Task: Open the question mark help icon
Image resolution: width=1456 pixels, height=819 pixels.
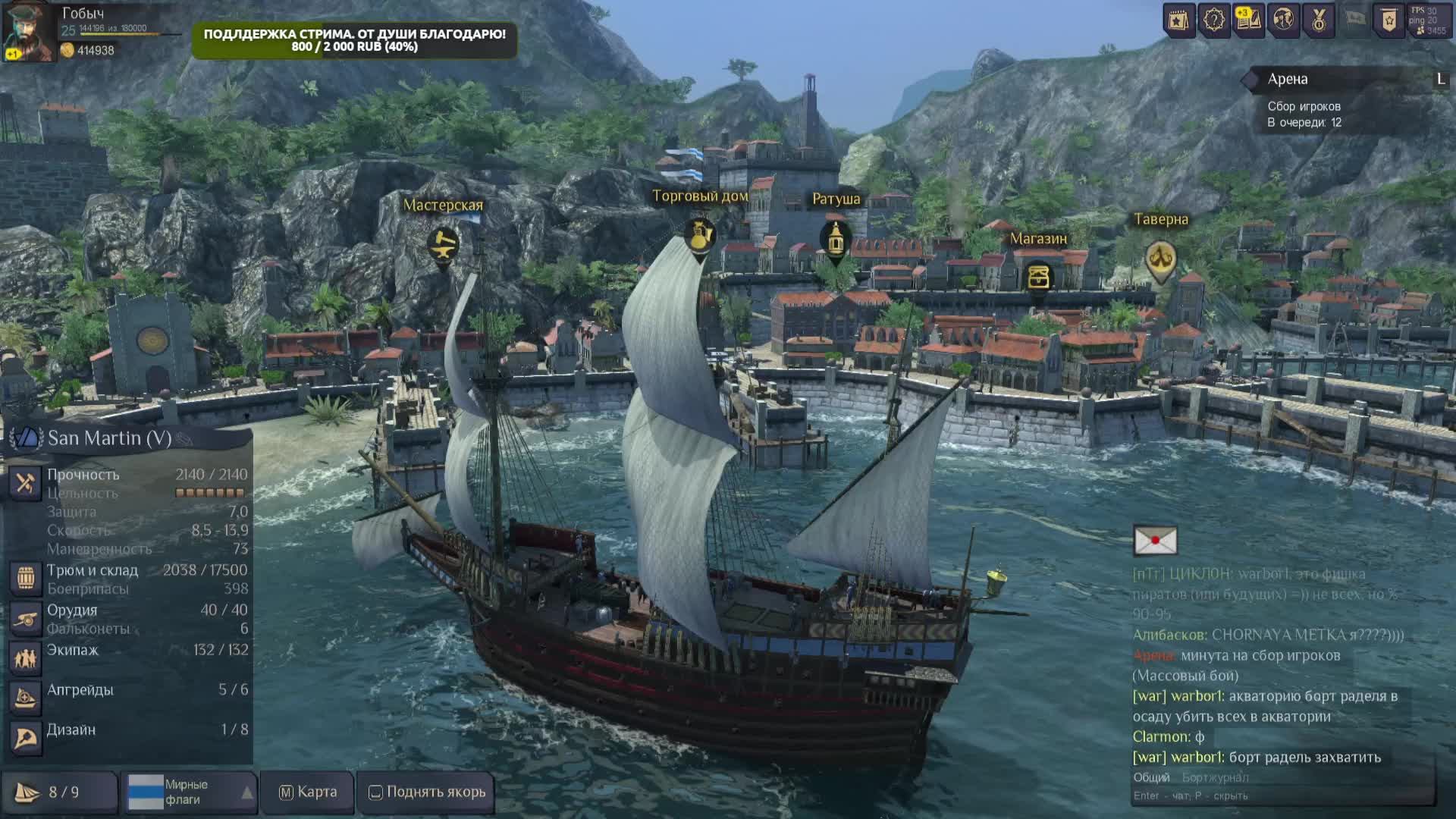Action: tap(1213, 20)
